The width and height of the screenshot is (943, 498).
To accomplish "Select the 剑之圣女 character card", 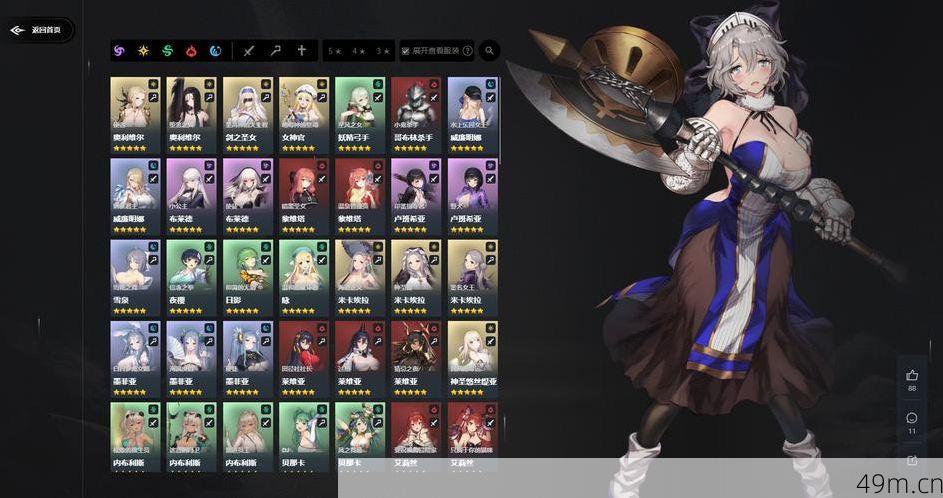I will click(247, 114).
